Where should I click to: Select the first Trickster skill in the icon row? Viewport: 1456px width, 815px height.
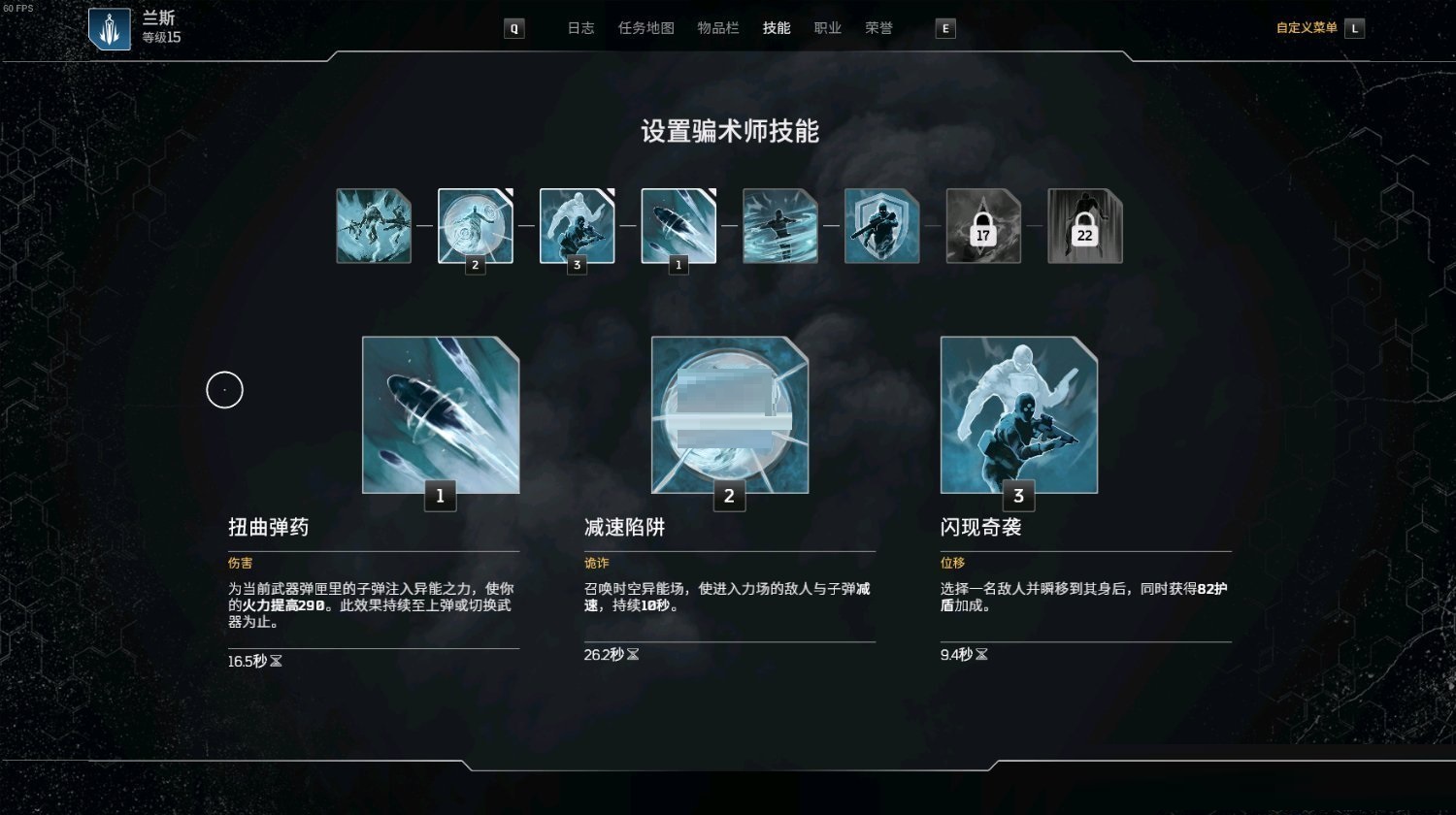pos(374,225)
